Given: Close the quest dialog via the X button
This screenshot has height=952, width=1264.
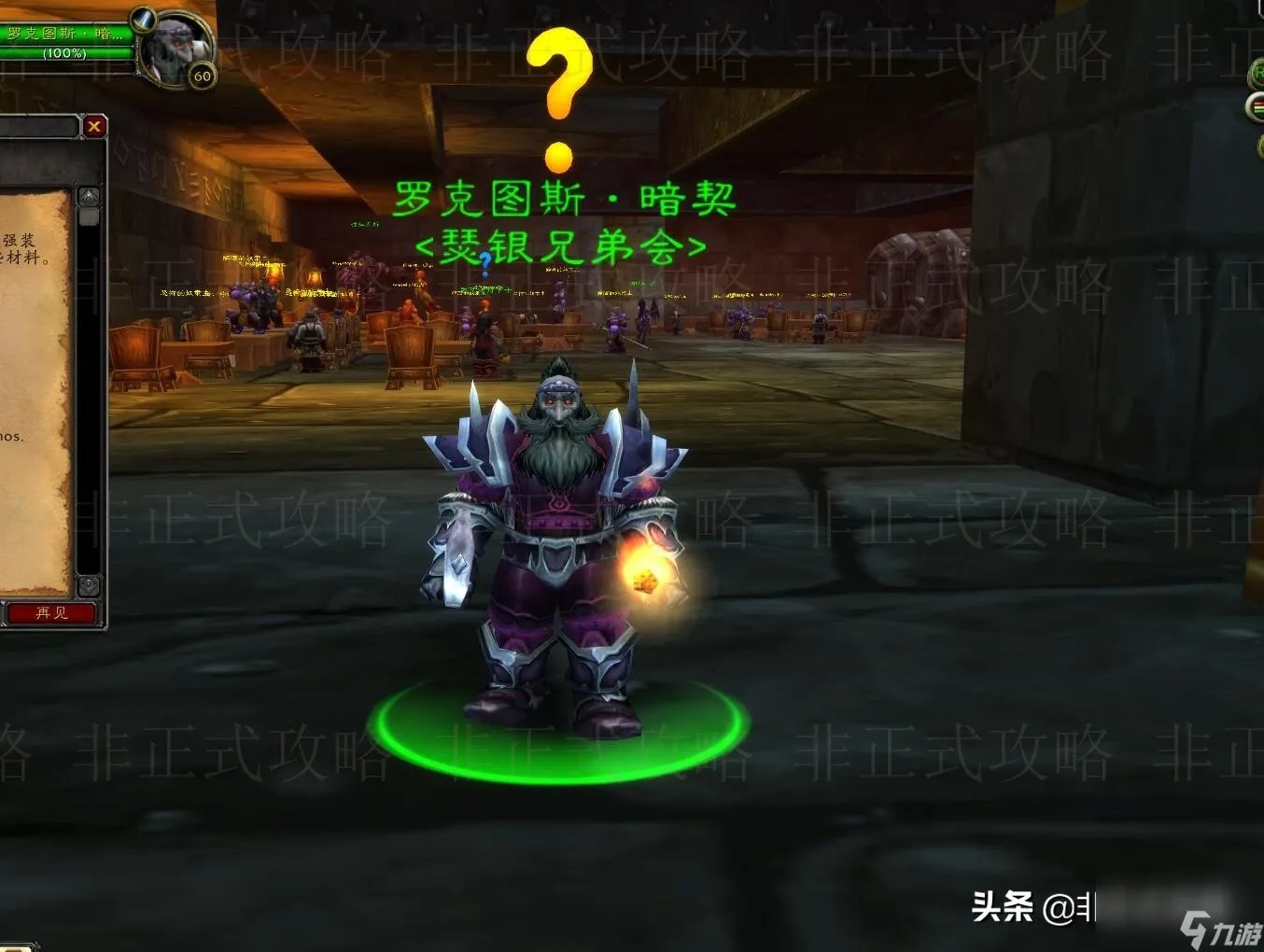Looking at the screenshot, I should 94,127.
